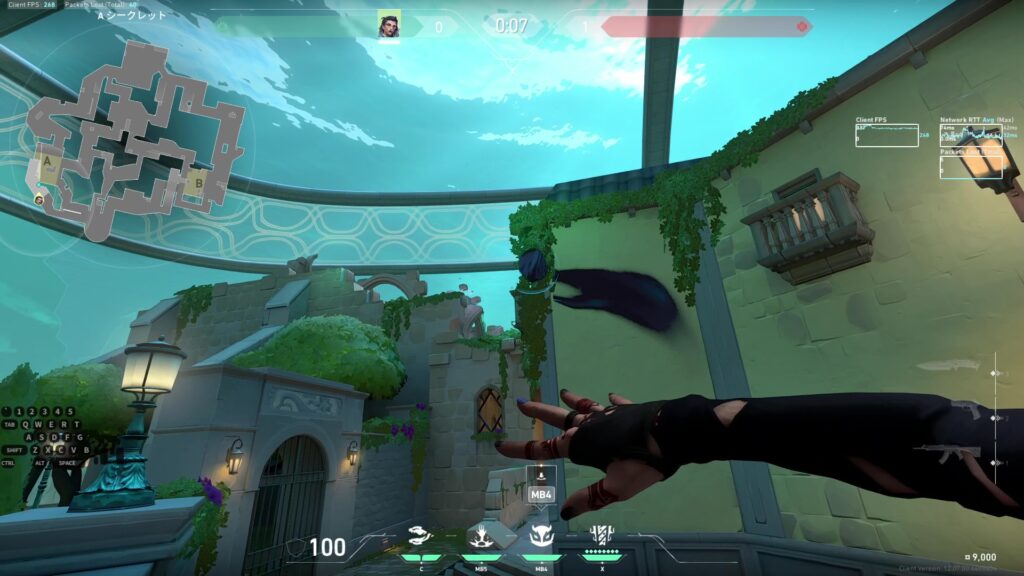Activate the MB5 ability with reaching hand icon
Image resolution: width=1024 pixels, height=576 pixels.
click(x=480, y=538)
